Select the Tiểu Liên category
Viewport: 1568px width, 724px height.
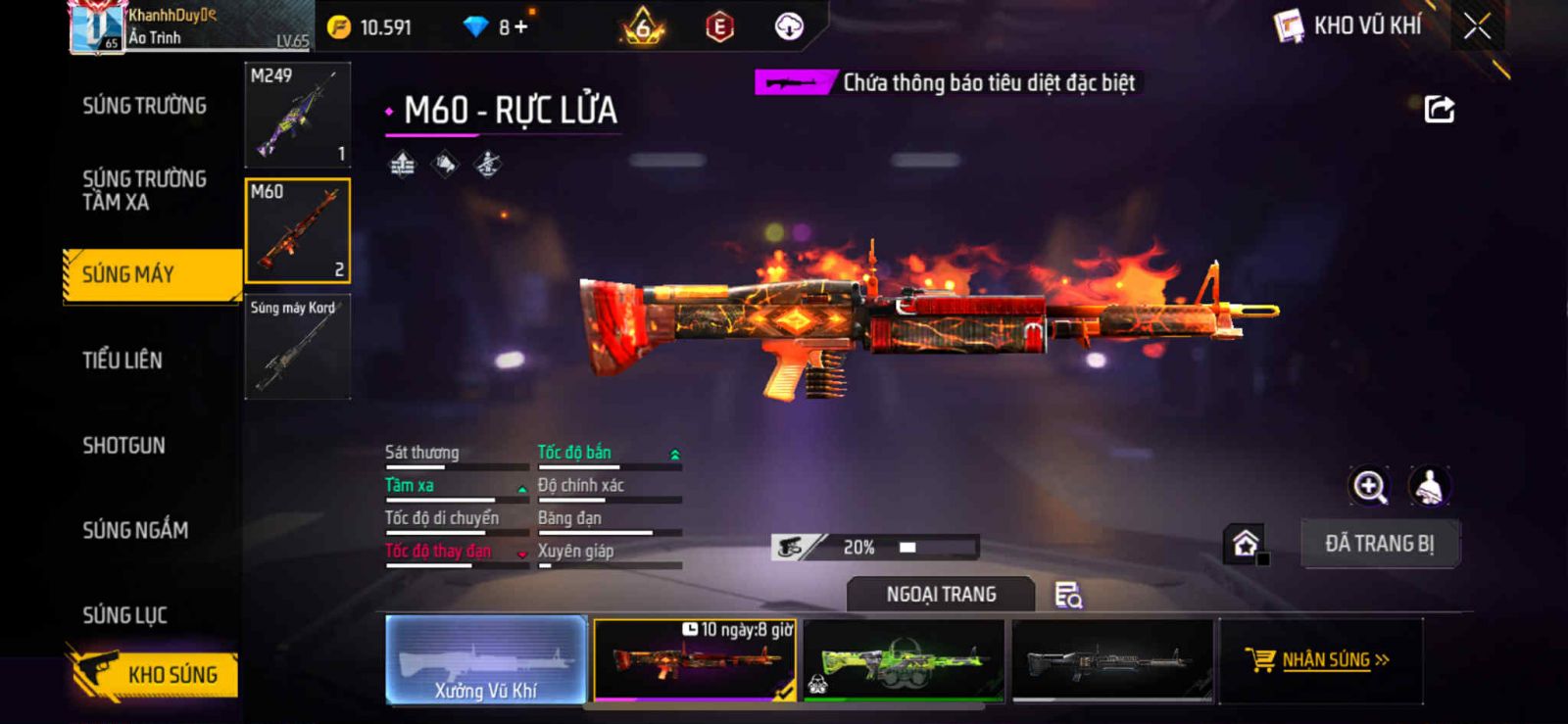click(122, 361)
